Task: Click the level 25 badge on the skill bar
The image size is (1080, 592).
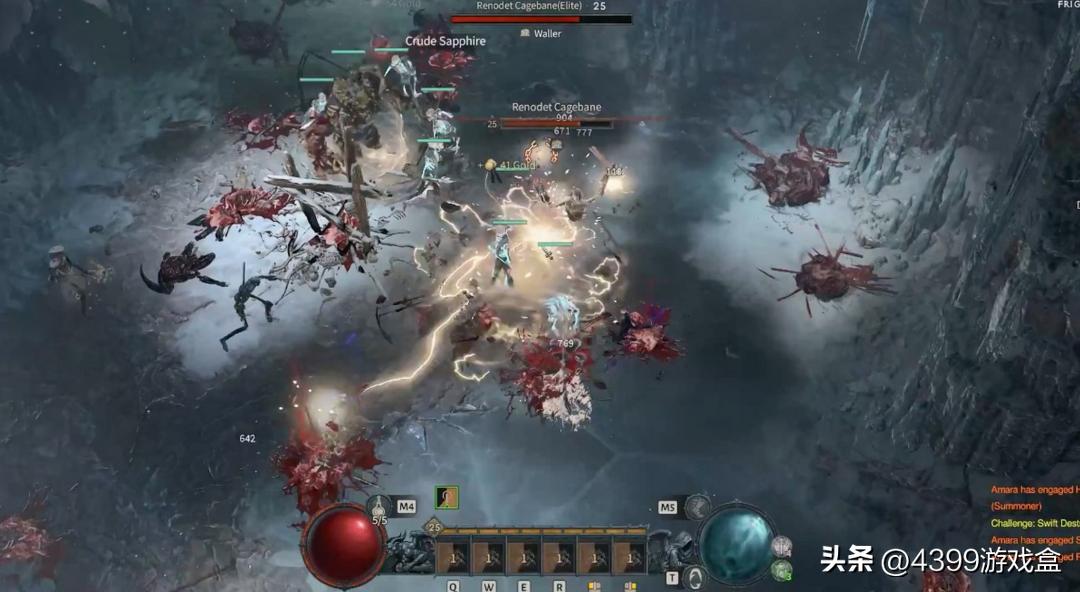Action: click(x=434, y=527)
